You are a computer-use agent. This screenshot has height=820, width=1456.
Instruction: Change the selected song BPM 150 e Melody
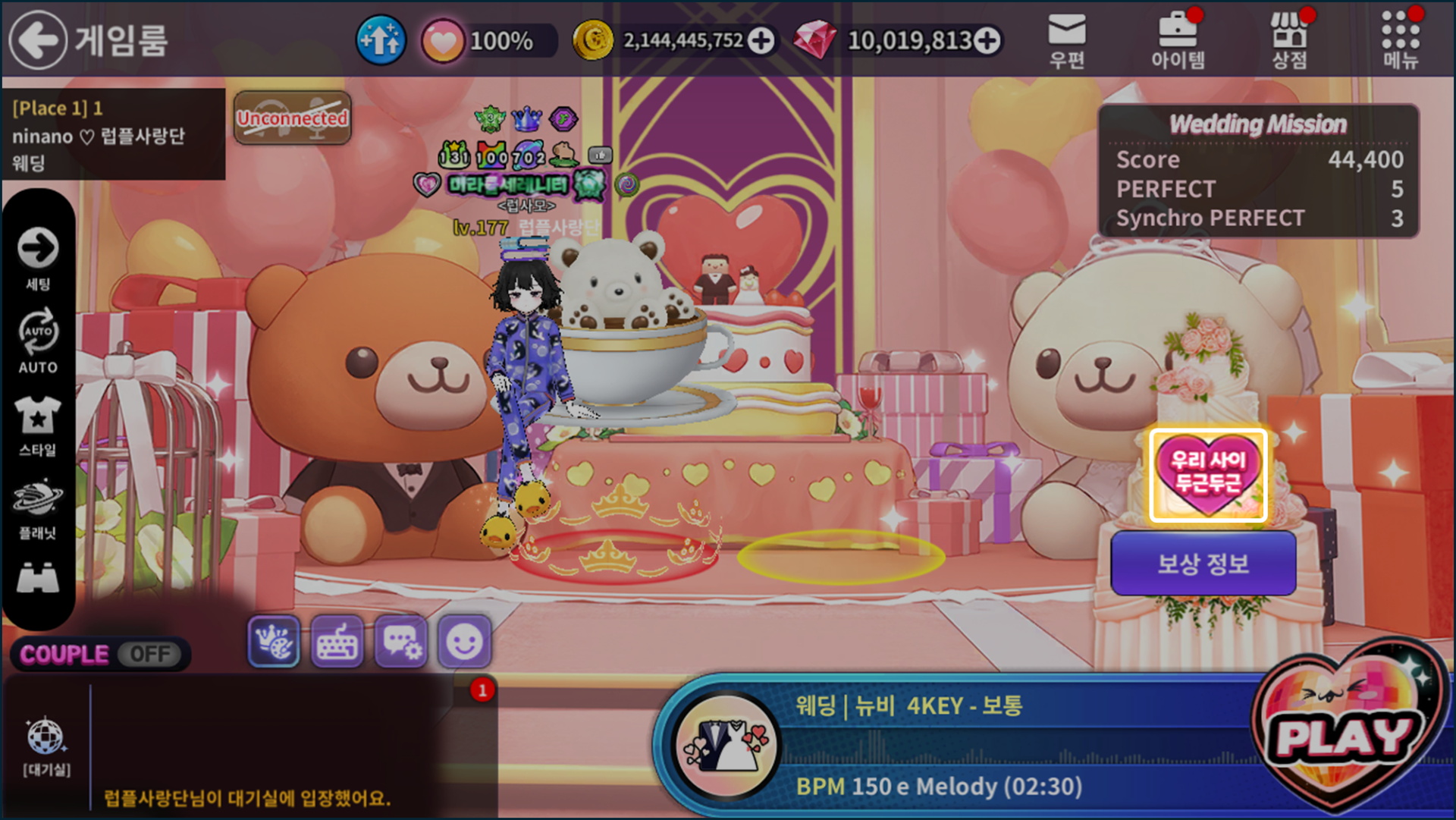[940, 786]
